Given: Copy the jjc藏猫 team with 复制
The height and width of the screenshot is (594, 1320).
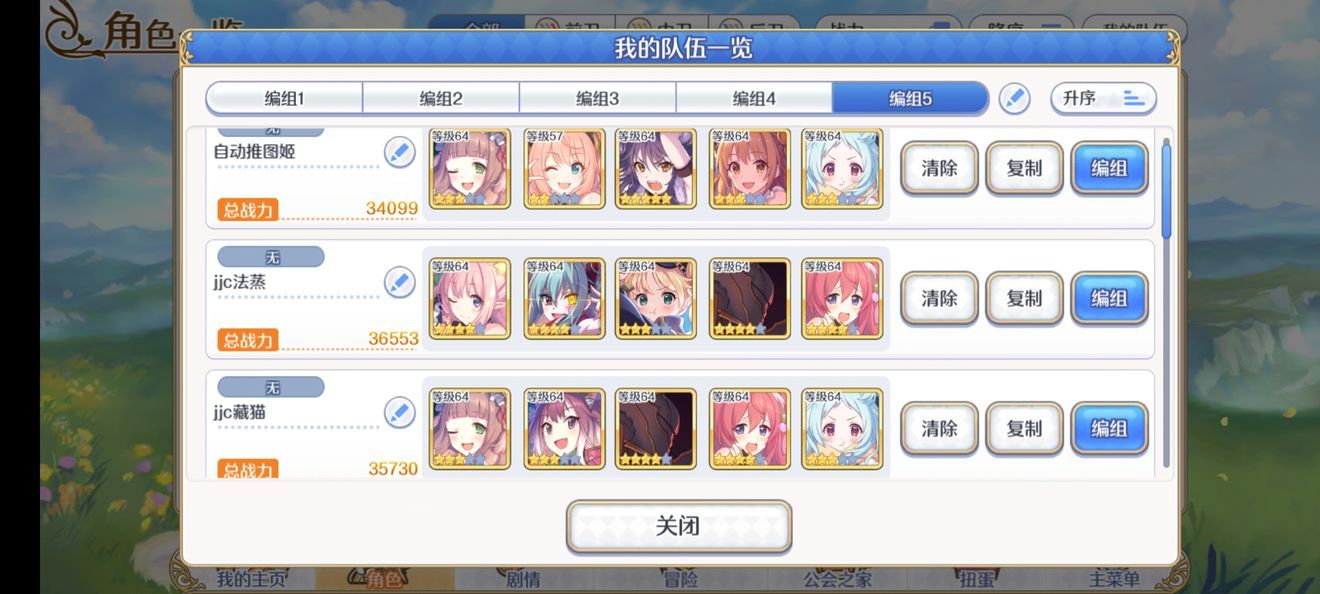Looking at the screenshot, I should coord(1024,428).
